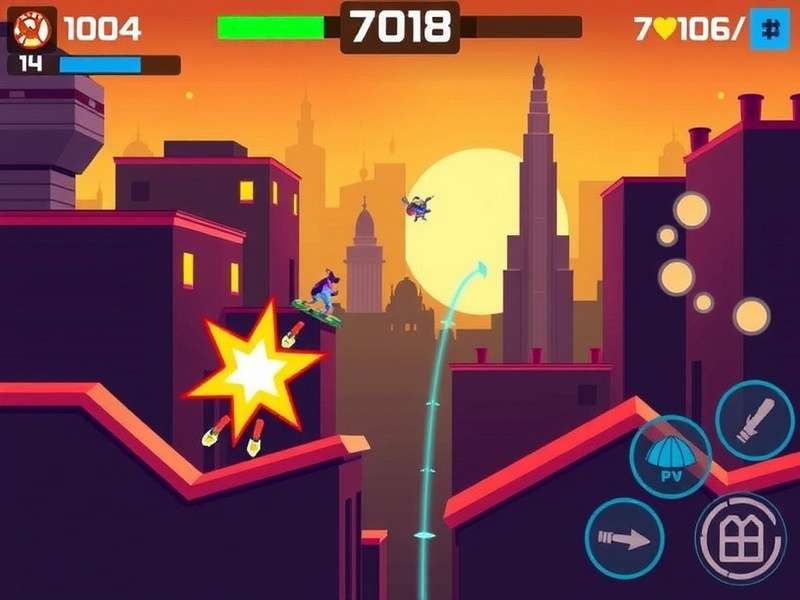Select the orange life-ring icon beside 1004
800x600 pixels.
32,29
